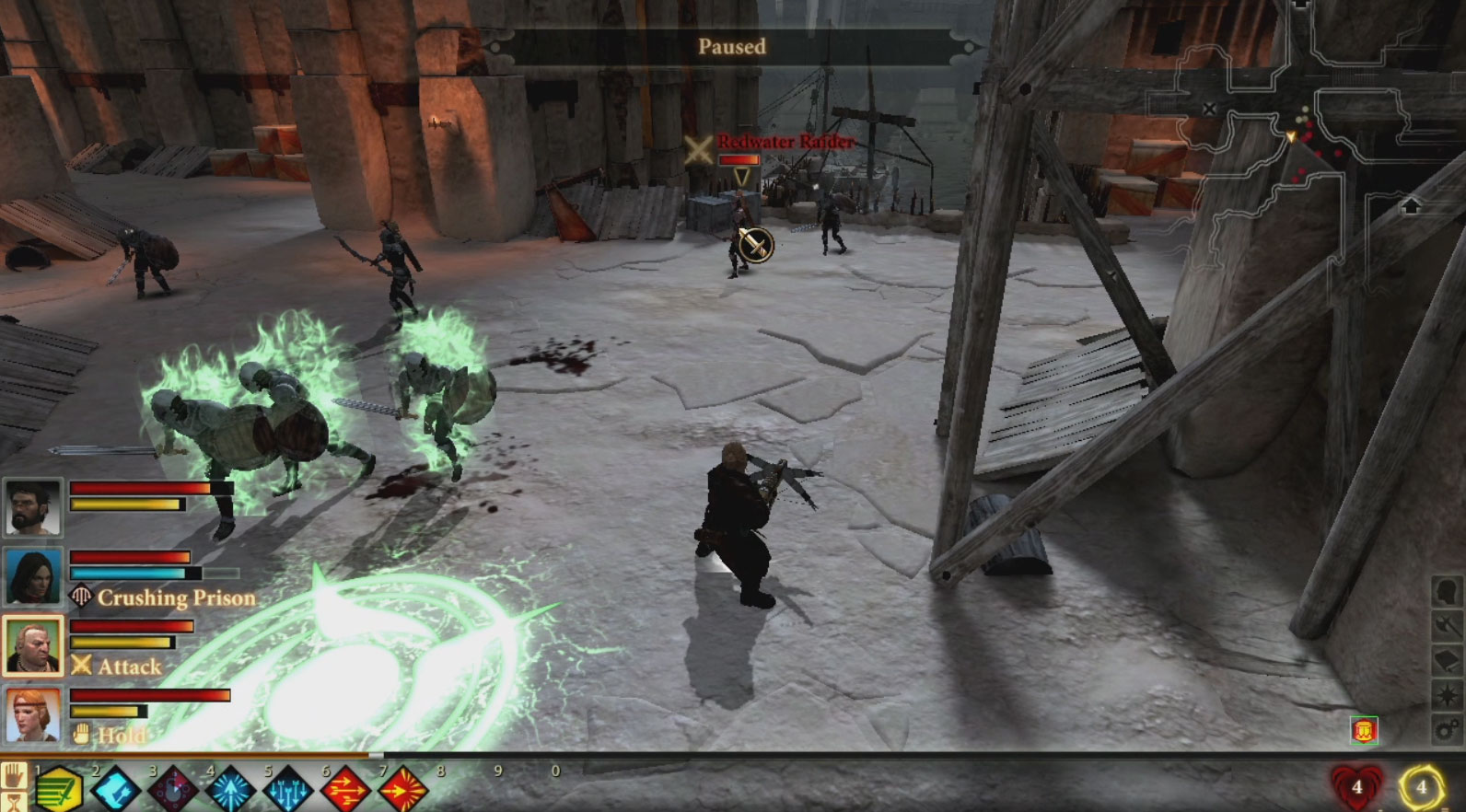Open the journal book icon
This screenshot has height=812, width=1466.
point(1447,661)
